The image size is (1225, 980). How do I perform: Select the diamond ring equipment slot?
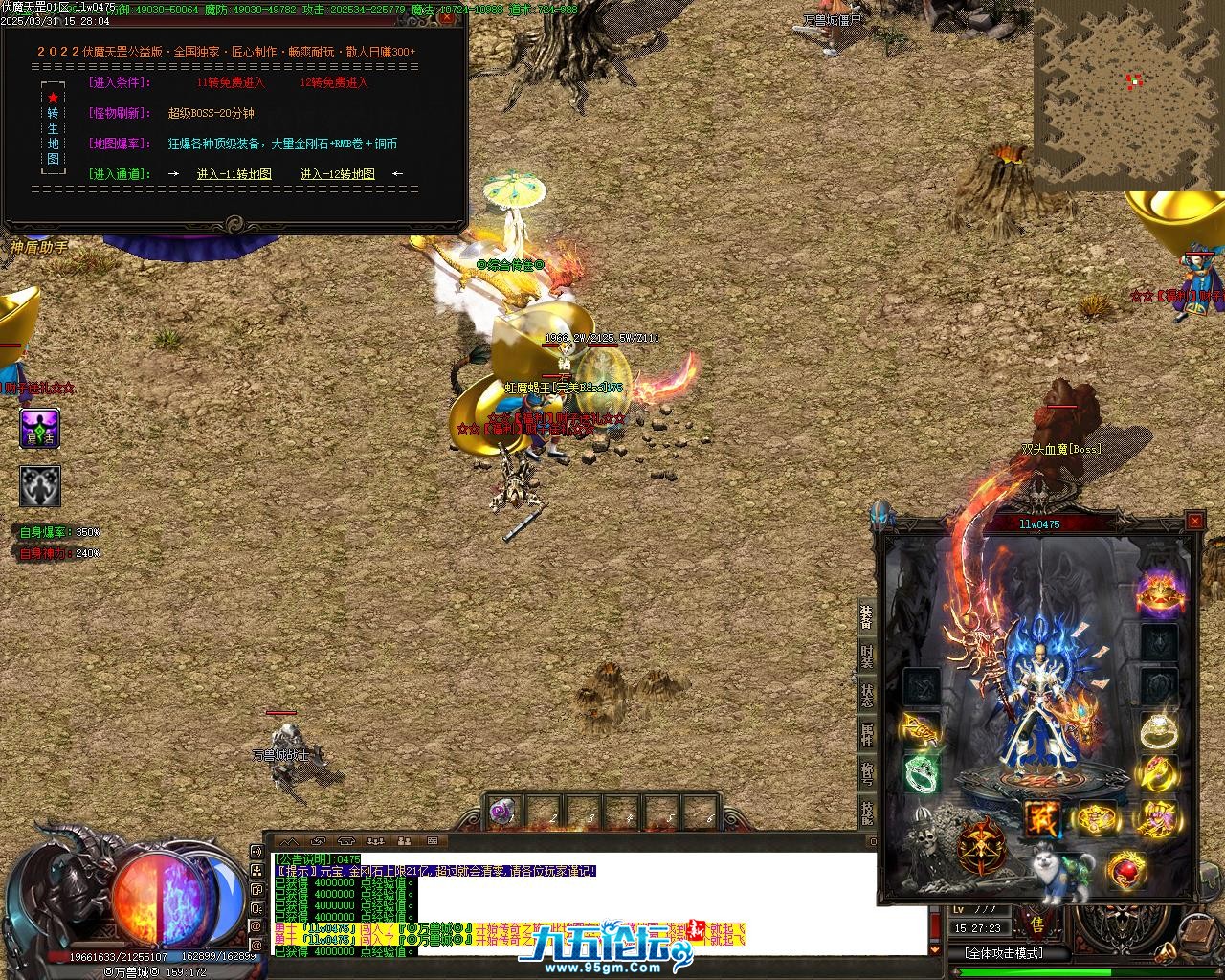point(1158,730)
